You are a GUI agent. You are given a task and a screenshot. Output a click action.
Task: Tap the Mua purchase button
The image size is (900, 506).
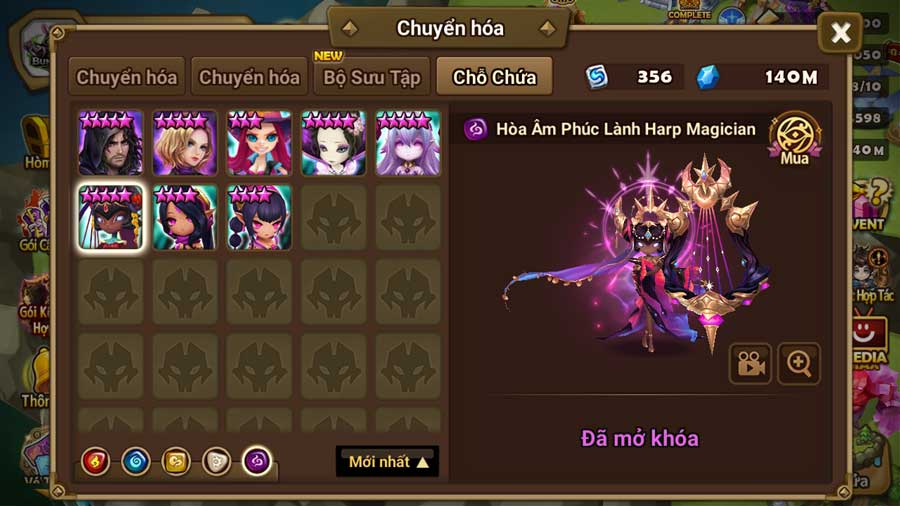pos(794,139)
